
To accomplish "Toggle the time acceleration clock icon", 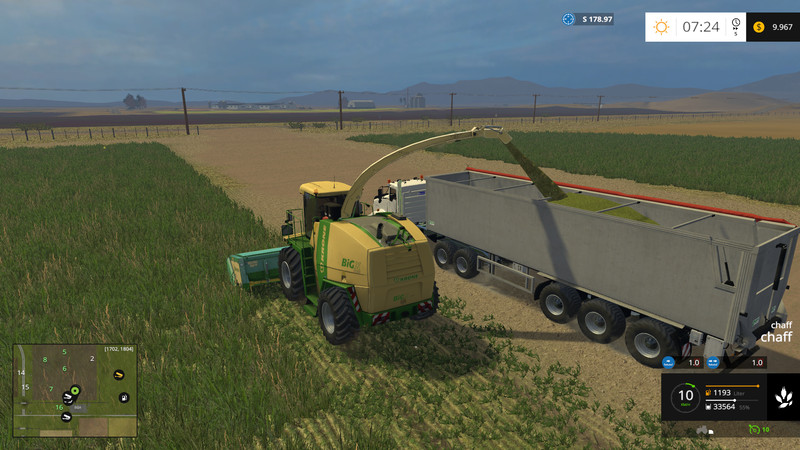I will 736,26.
